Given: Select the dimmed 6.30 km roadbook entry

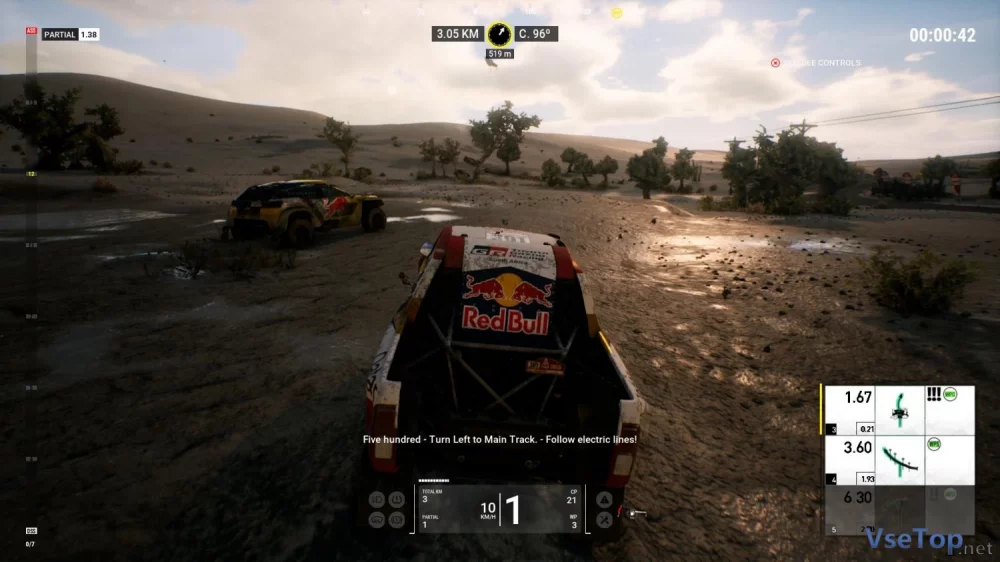Looking at the screenshot, I should (897, 510).
